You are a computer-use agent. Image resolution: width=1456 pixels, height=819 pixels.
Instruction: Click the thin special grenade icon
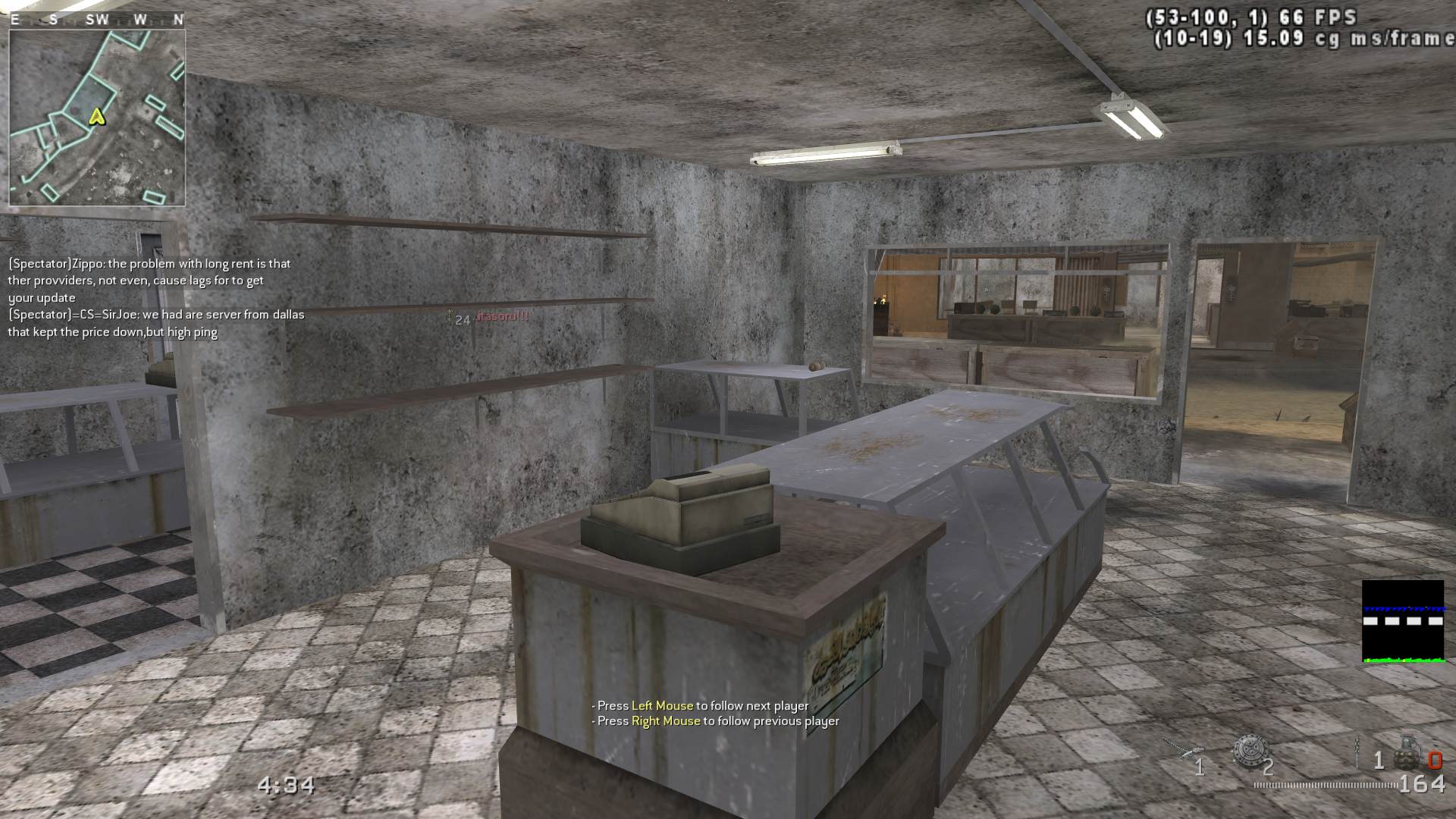click(1358, 752)
